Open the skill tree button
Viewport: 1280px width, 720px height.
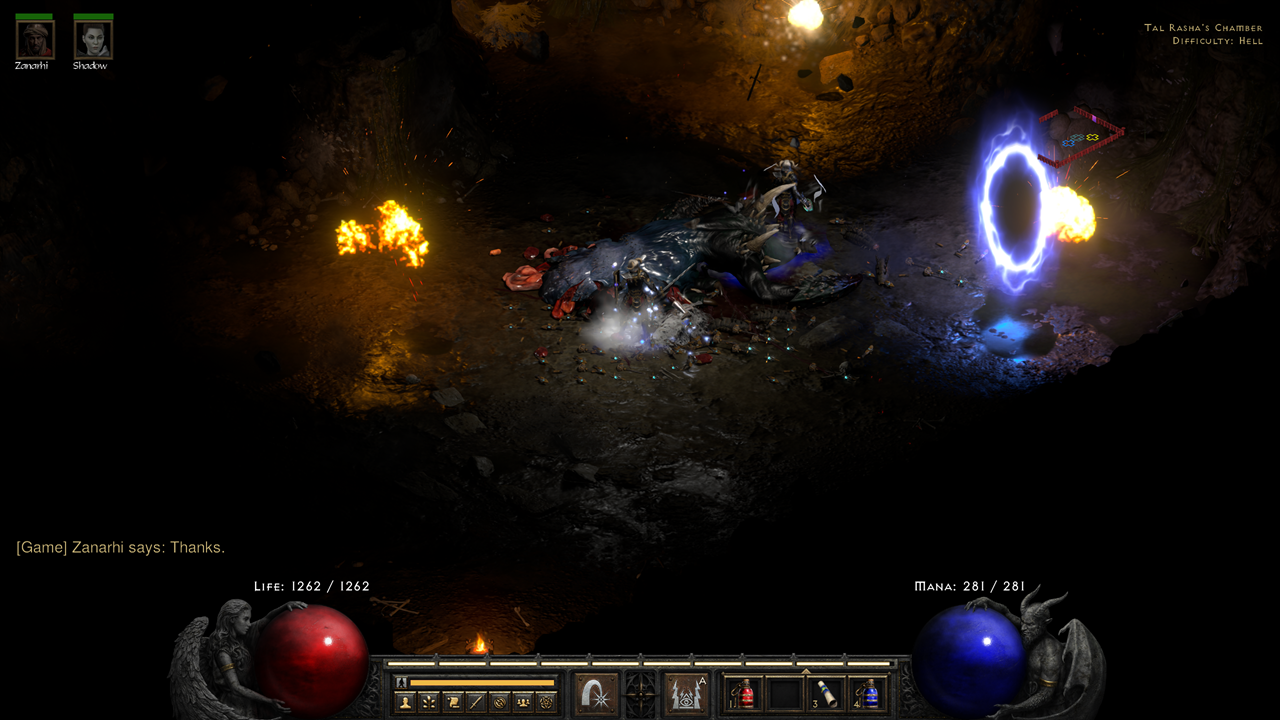tap(429, 702)
